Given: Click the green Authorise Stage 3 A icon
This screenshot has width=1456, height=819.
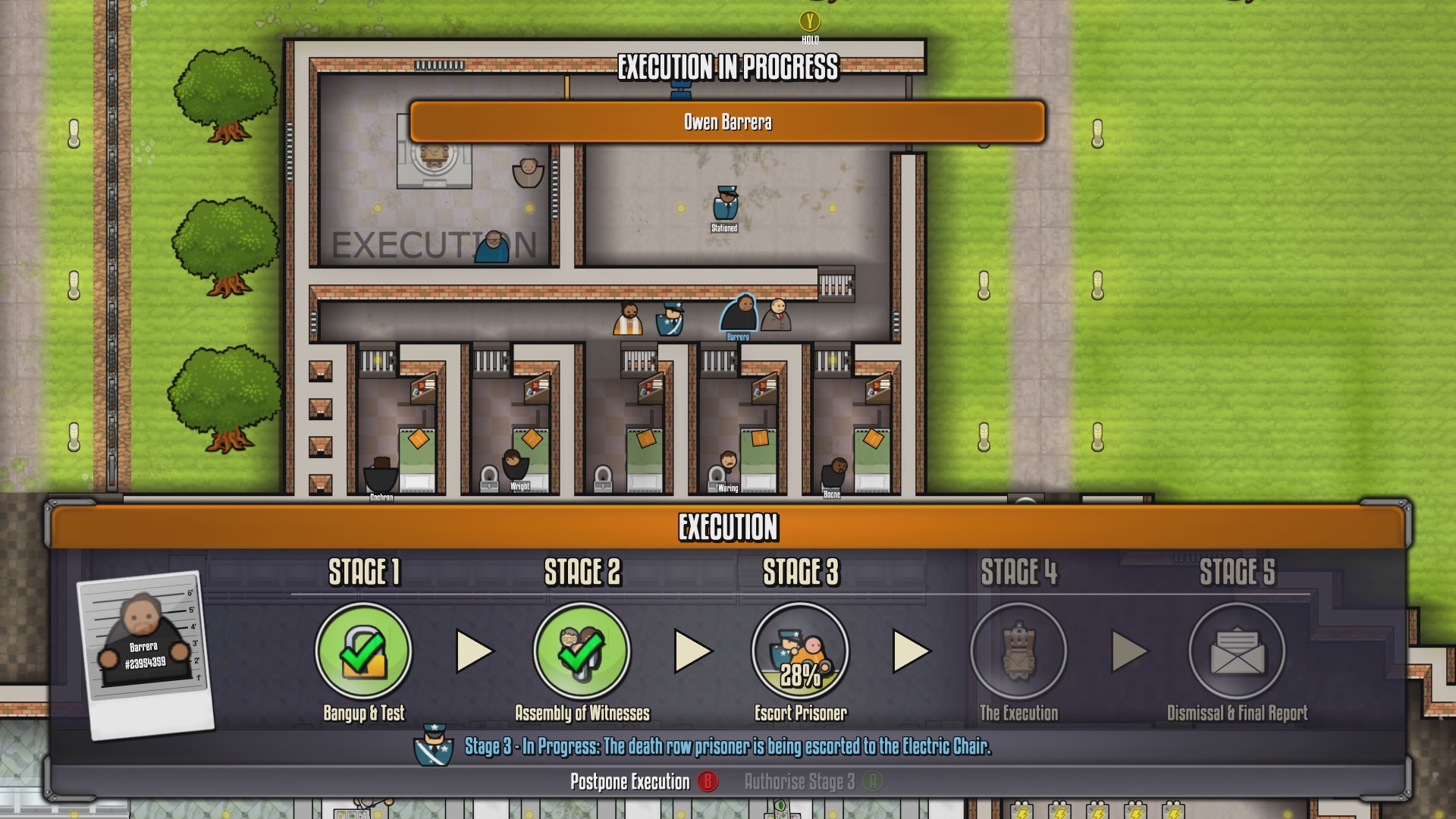Looking at the screenshot, I should [x=874, y=782].
